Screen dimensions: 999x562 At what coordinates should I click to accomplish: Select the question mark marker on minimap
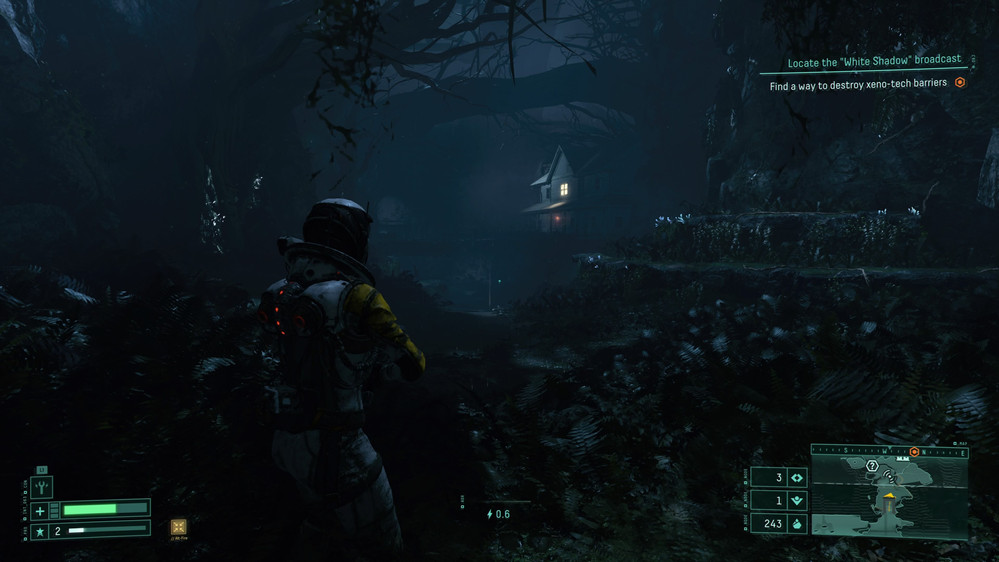pos(872,466)
